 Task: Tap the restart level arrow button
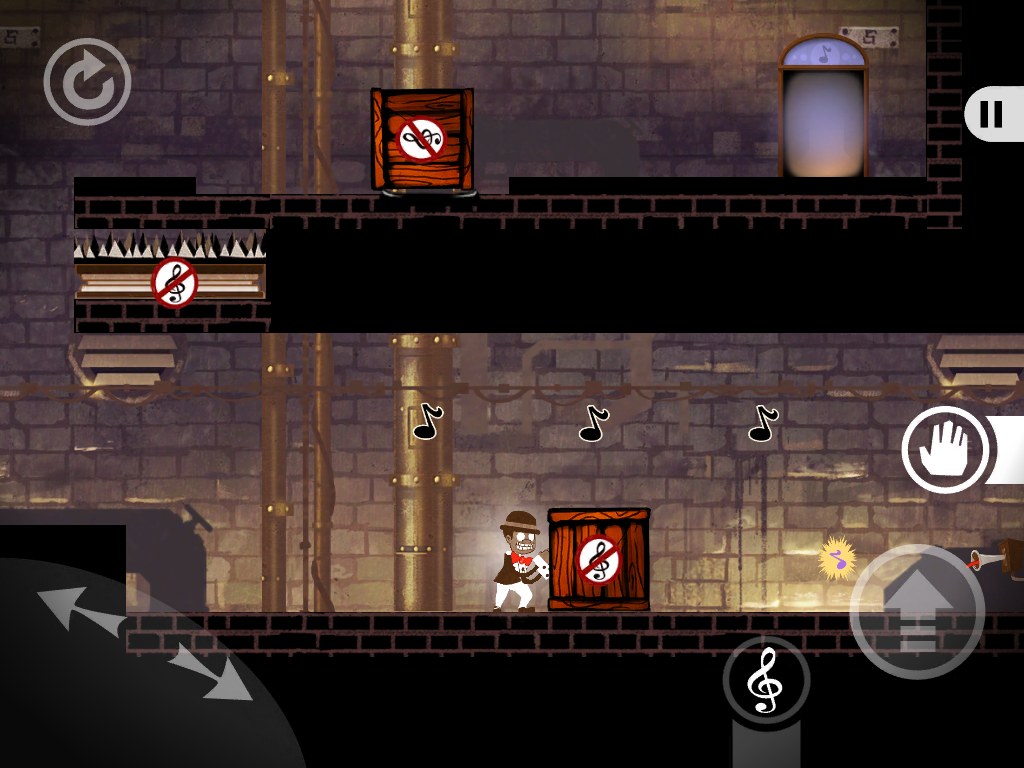[87, 82]
